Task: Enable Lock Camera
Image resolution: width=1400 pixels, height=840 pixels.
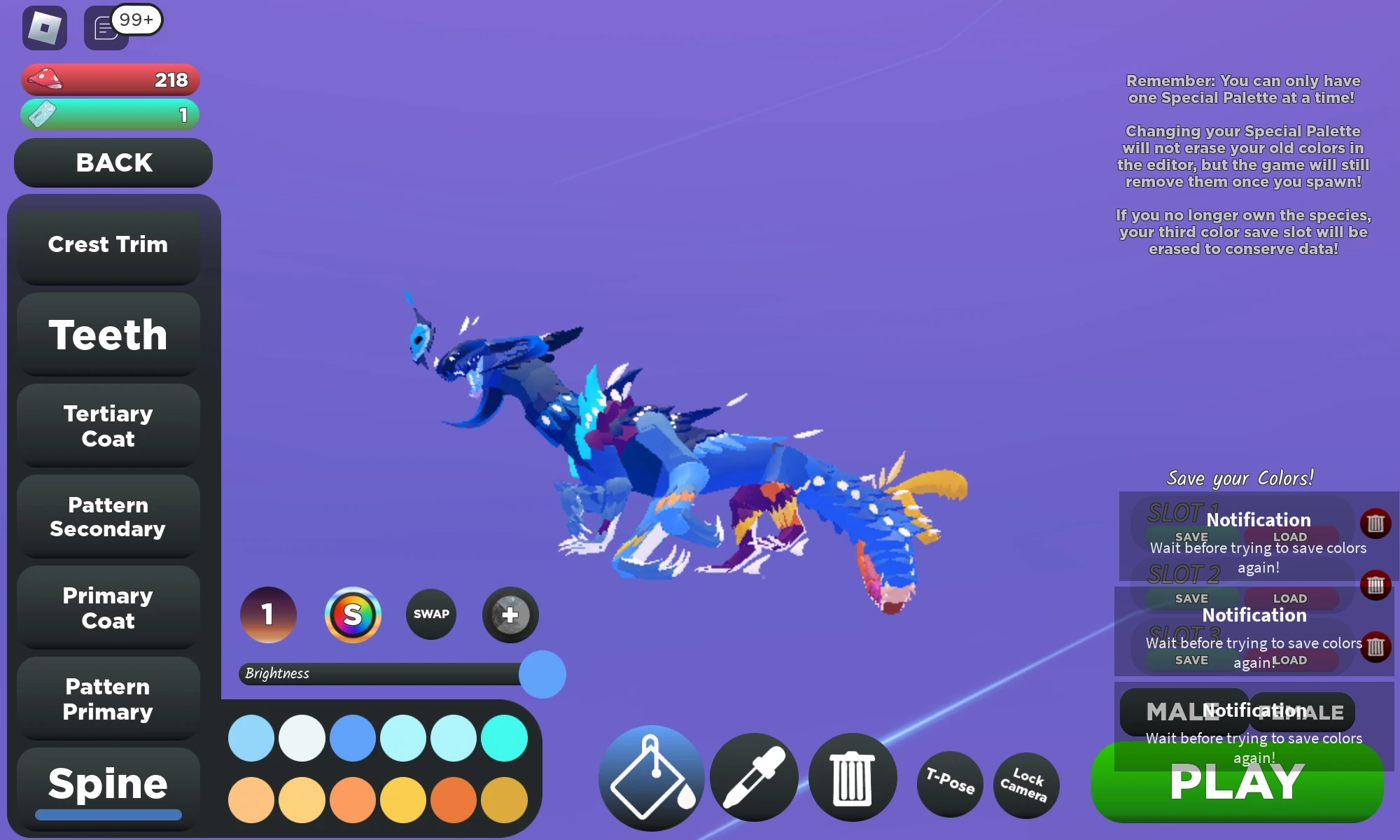Action: click(1025, 785)
